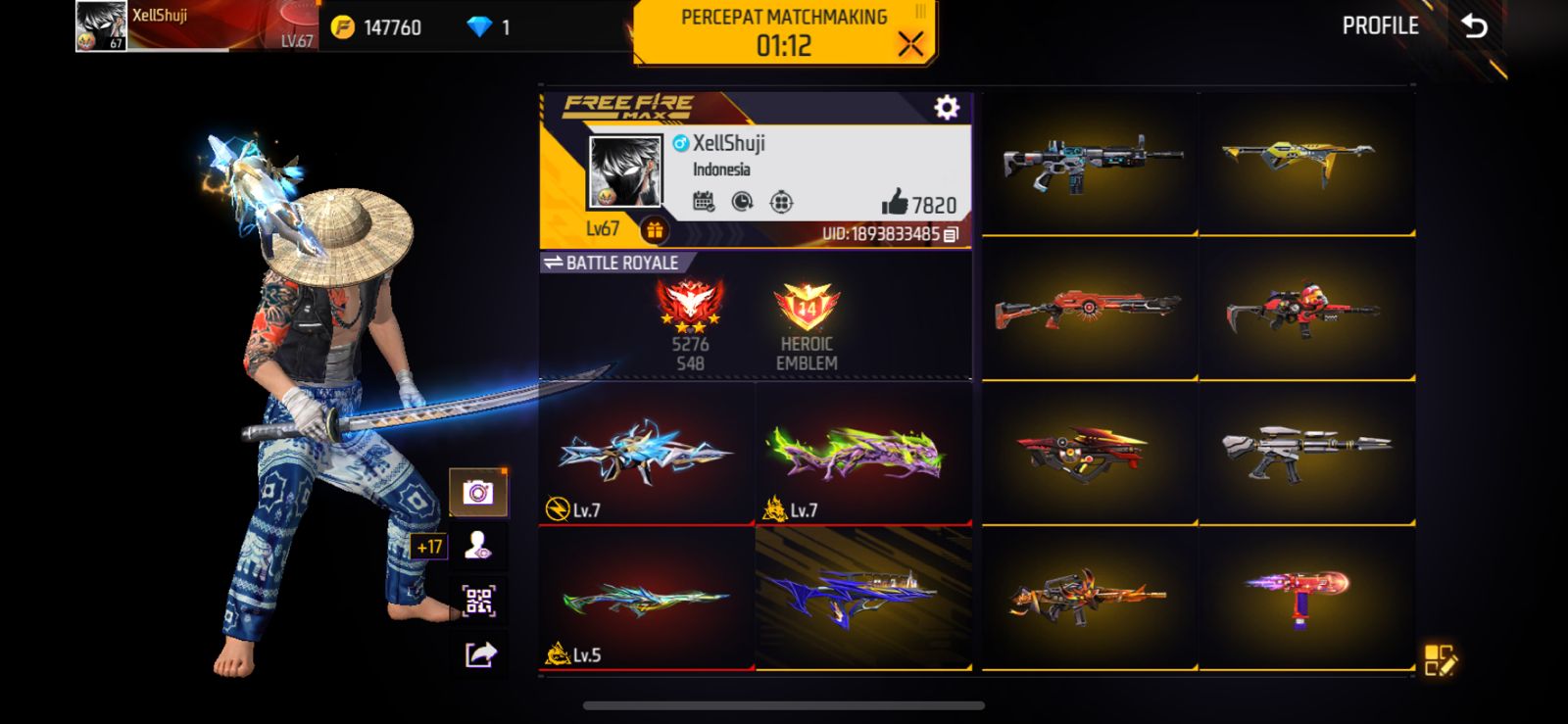Take a character photo with the camera button
Screen dimensions: 1568x724
(478, 492)
